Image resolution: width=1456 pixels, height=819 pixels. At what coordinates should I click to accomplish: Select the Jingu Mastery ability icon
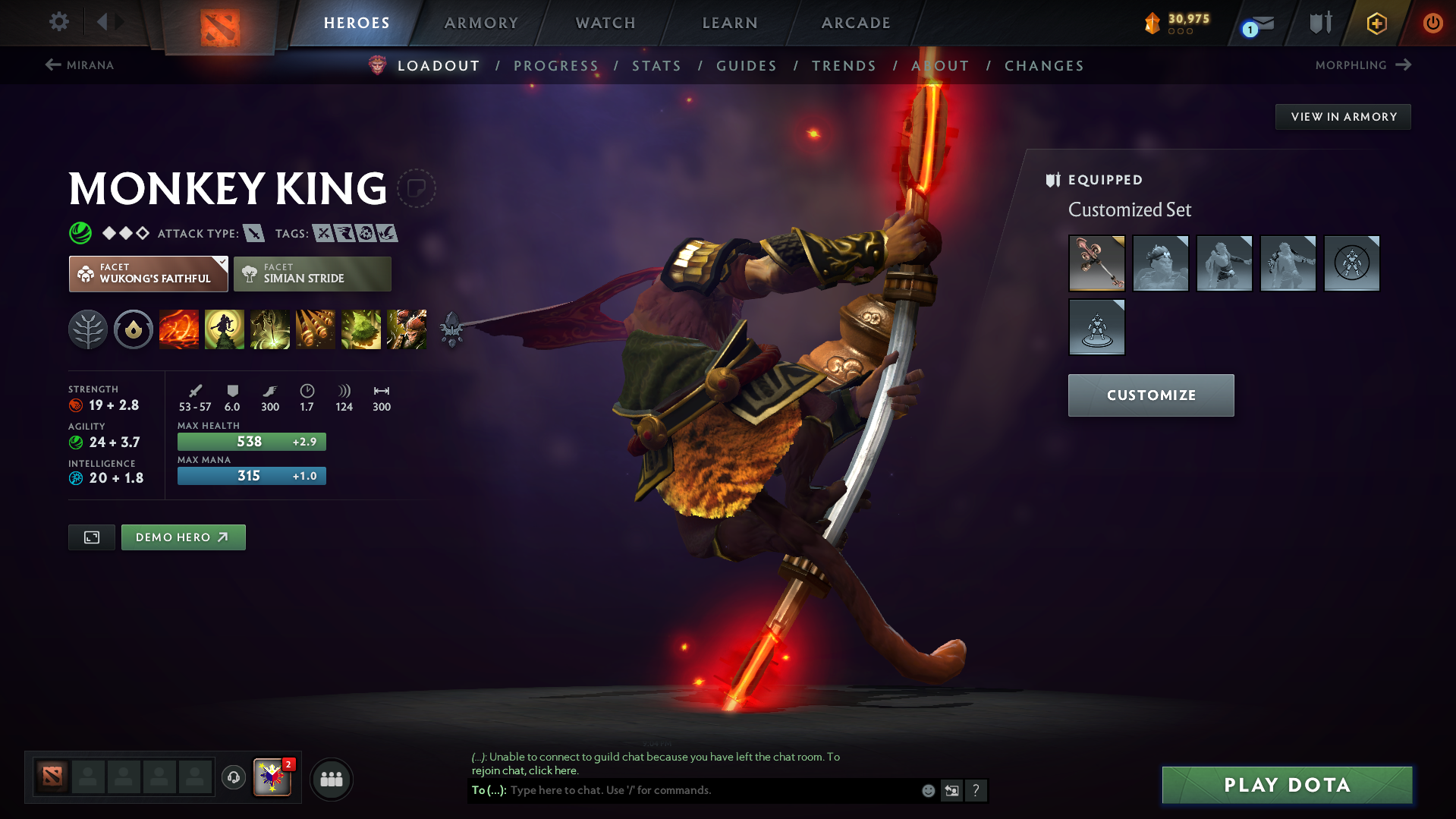316,329
